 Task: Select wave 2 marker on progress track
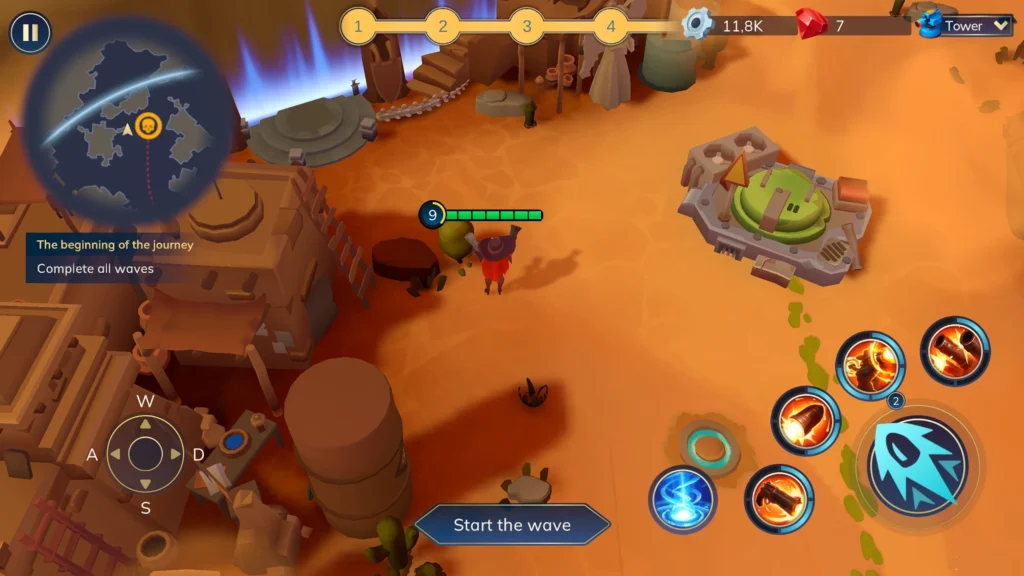point(443,26)
